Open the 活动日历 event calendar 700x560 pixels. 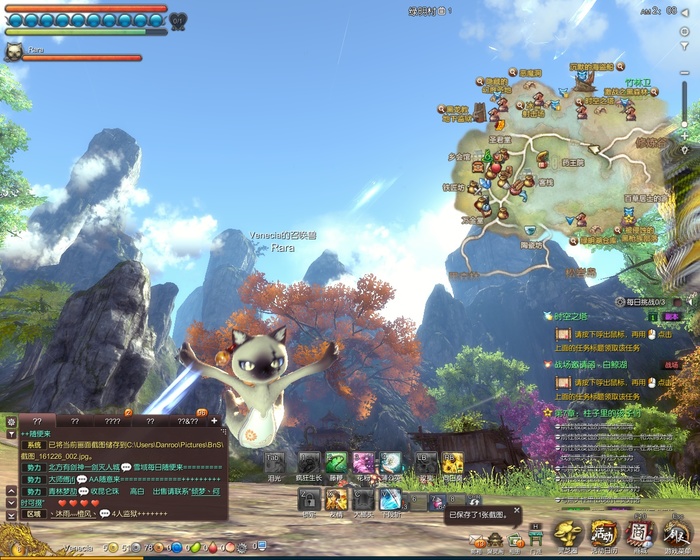[603, 535]
